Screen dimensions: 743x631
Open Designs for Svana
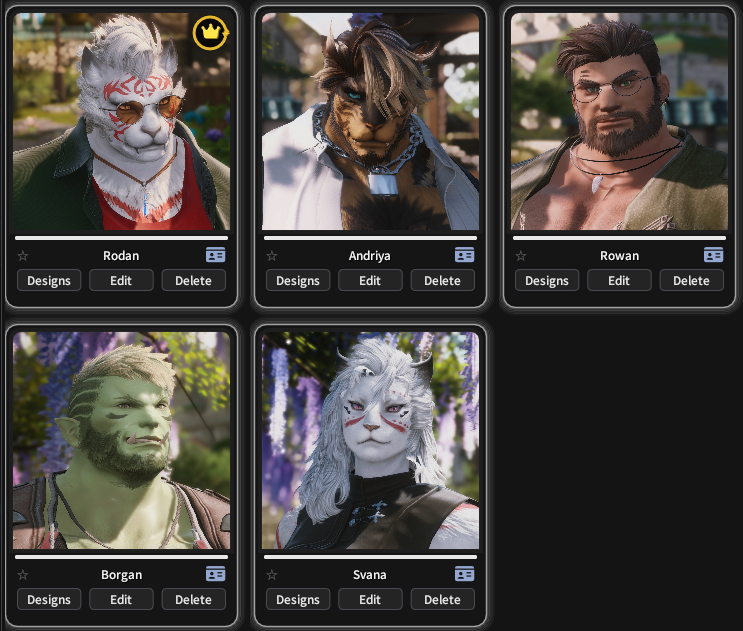[298, 600]
